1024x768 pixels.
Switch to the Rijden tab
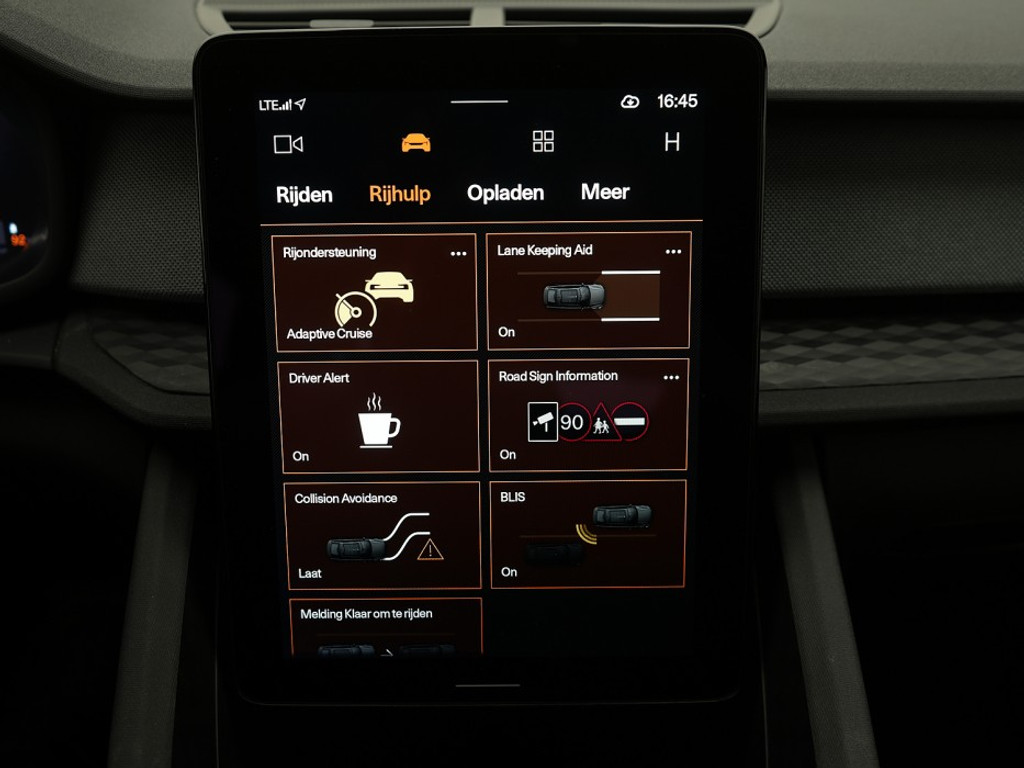pyautogui.click(x=304, y=195)
